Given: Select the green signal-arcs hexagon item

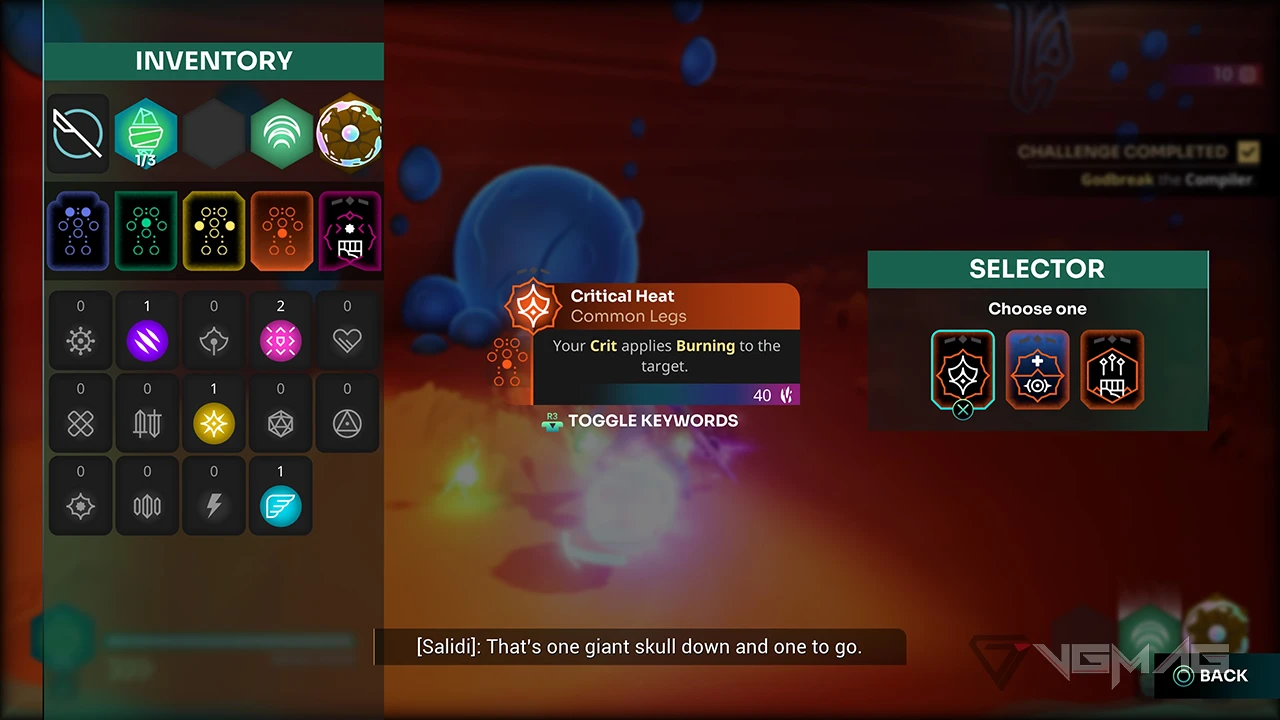Looking at the screenshot, I should [x=282, y=134].
